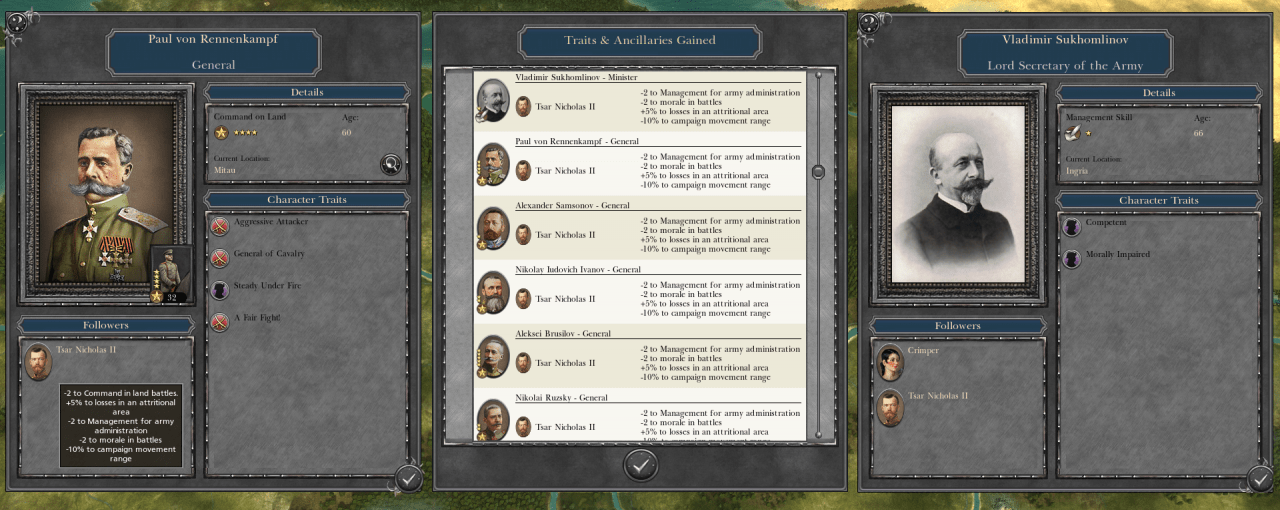Confirm the Traits & Ancillaries Gained panel
Viewport: 1280px width, 510px height.
(641, 464)
